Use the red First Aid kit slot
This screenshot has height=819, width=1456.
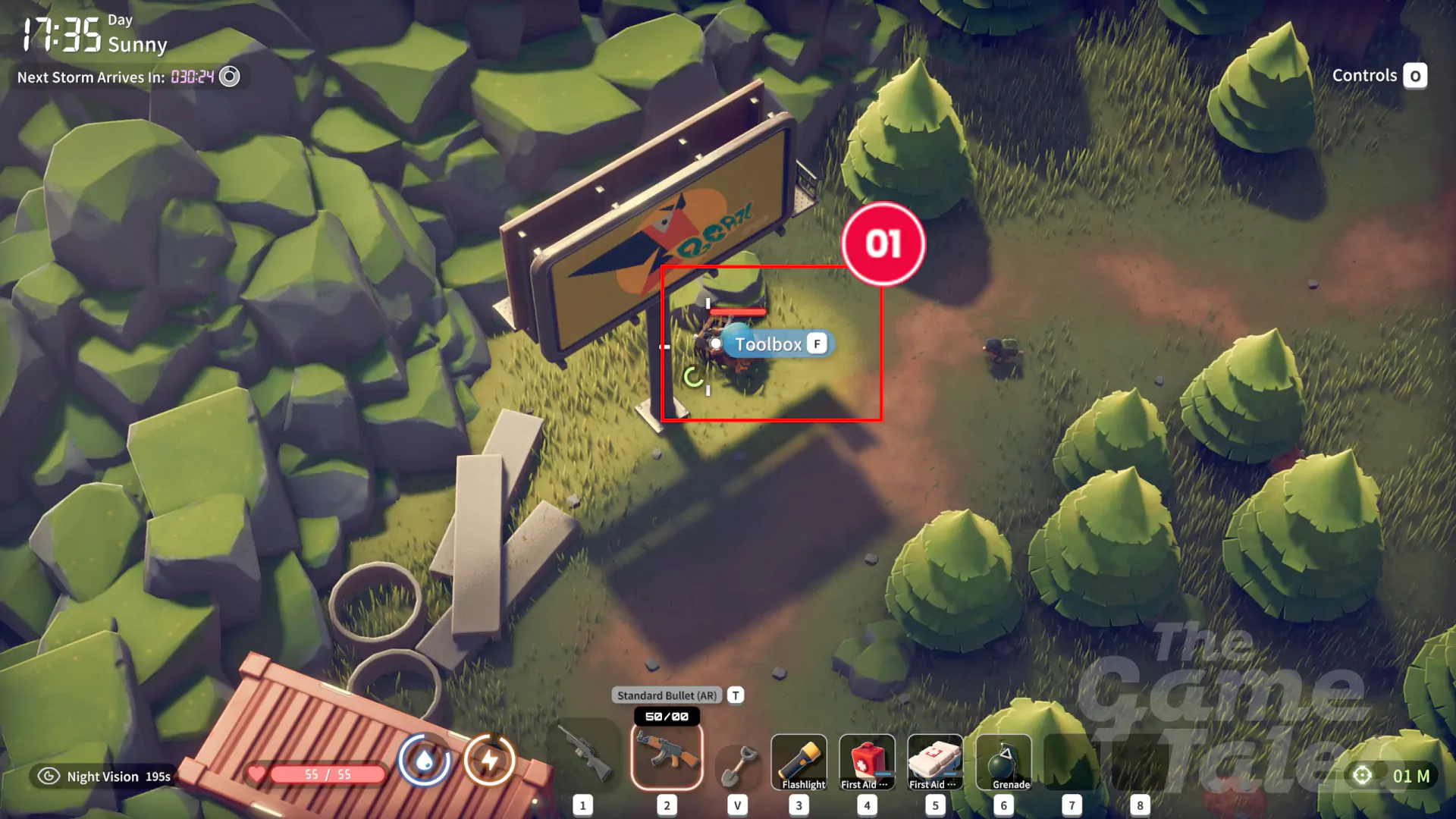pyautogui.click(x=867, y=761)
